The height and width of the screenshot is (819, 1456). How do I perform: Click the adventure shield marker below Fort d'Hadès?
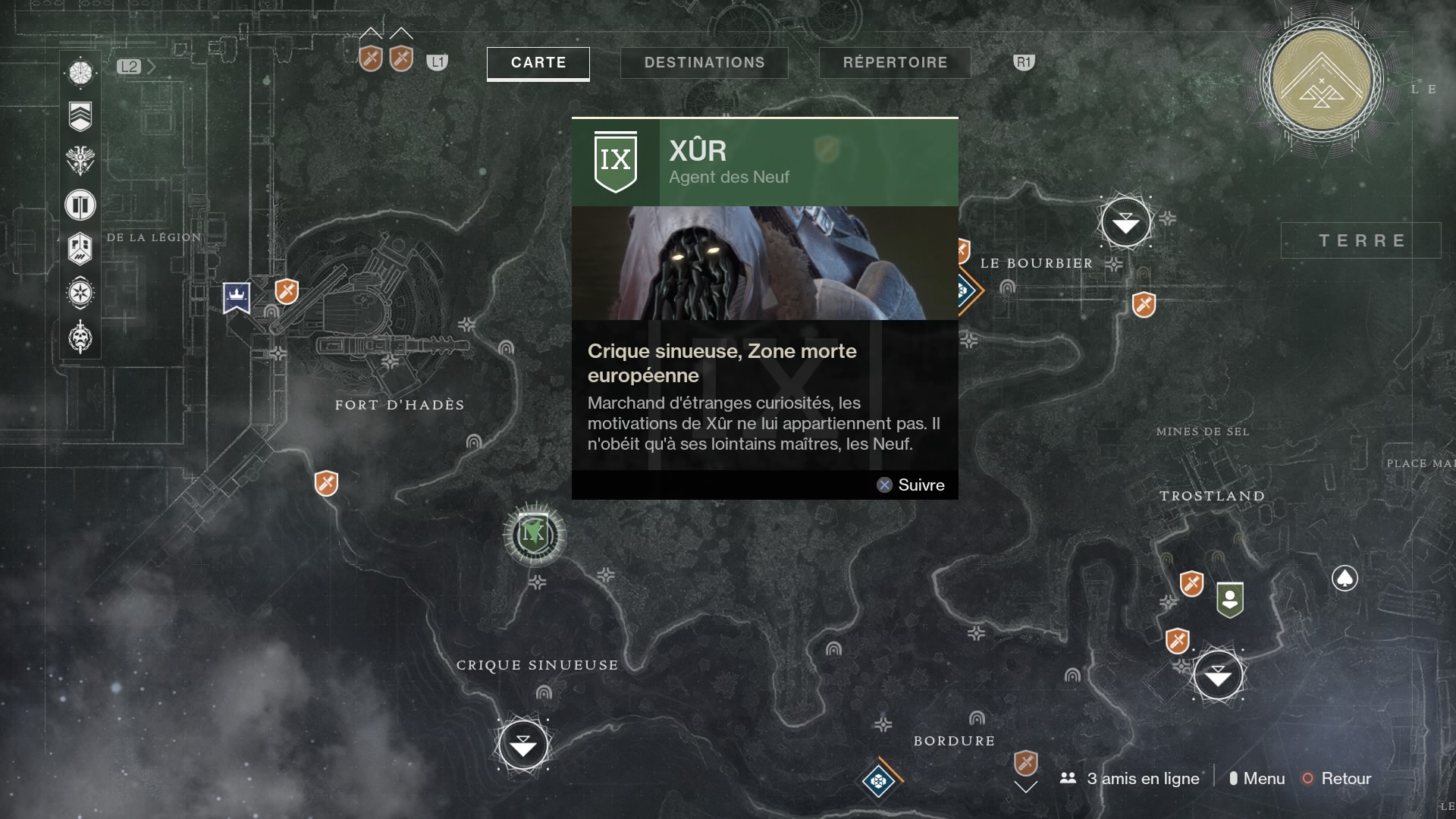[326, 483]
